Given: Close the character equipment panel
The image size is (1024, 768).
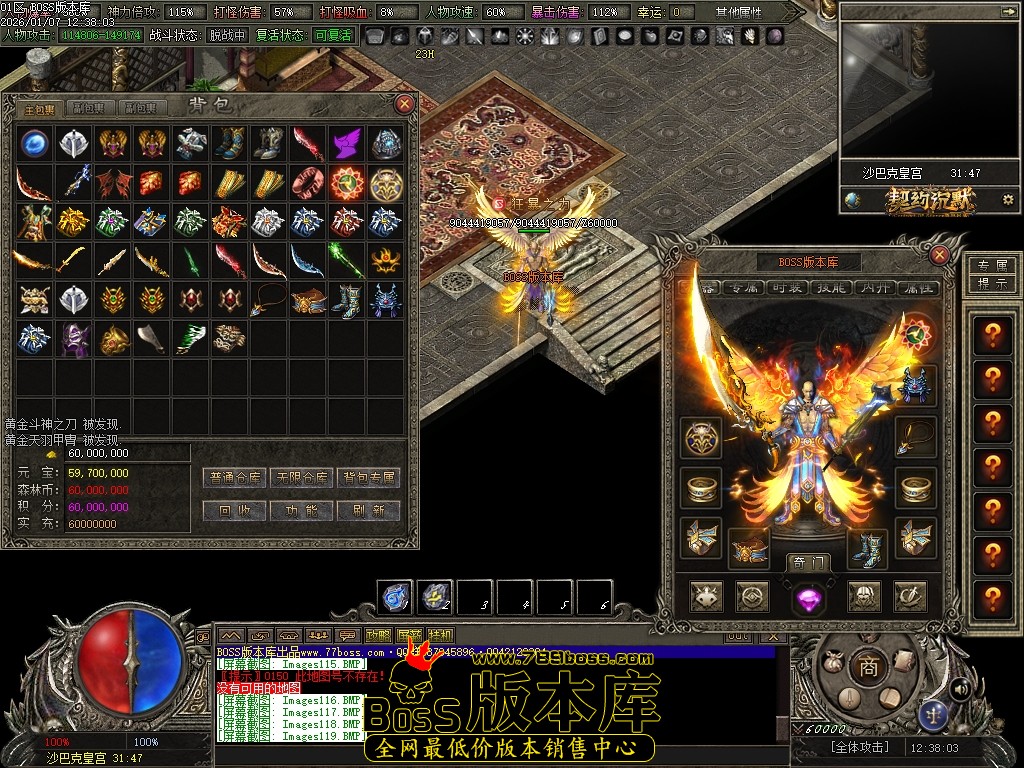Looking at the screenshot, I should click(939, 255).
